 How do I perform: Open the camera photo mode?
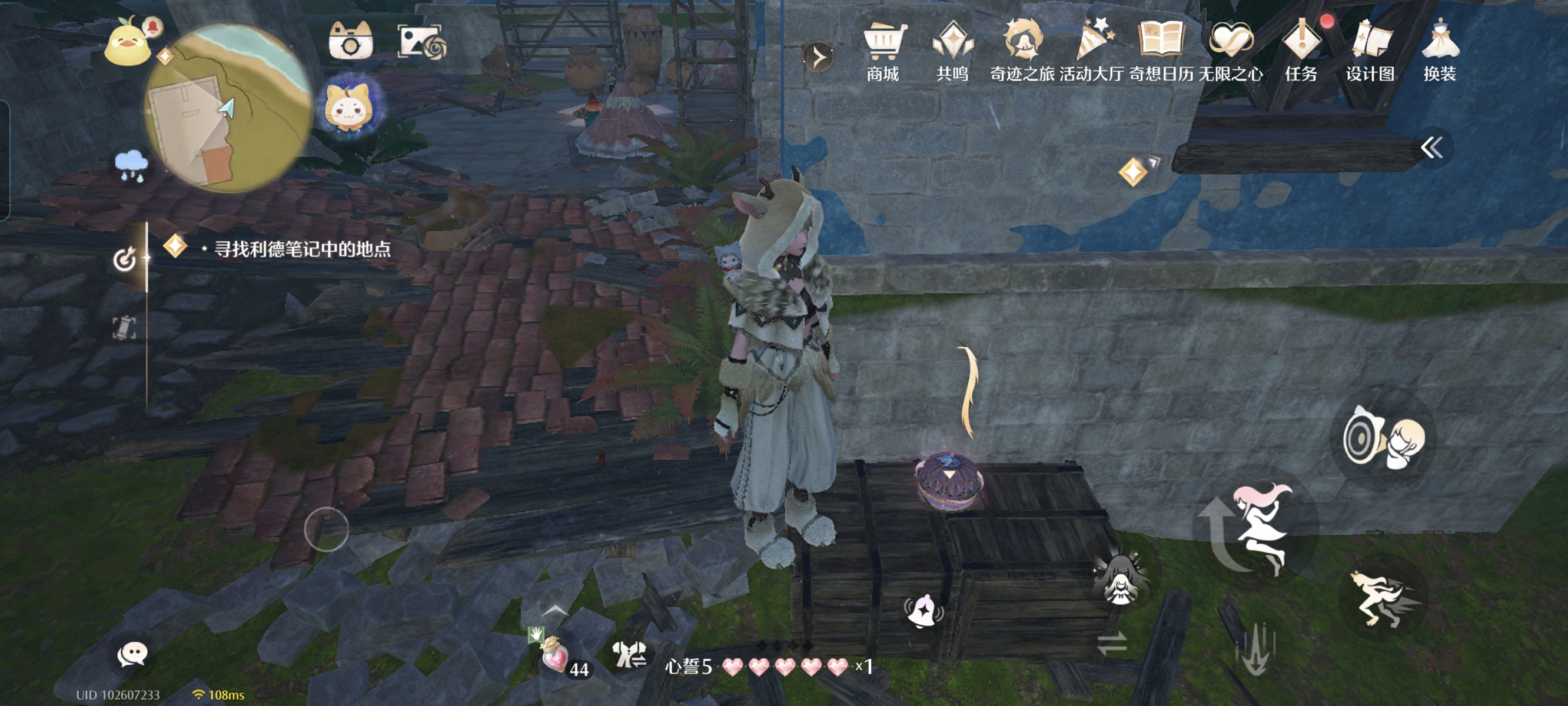click(x=350, y=41)
